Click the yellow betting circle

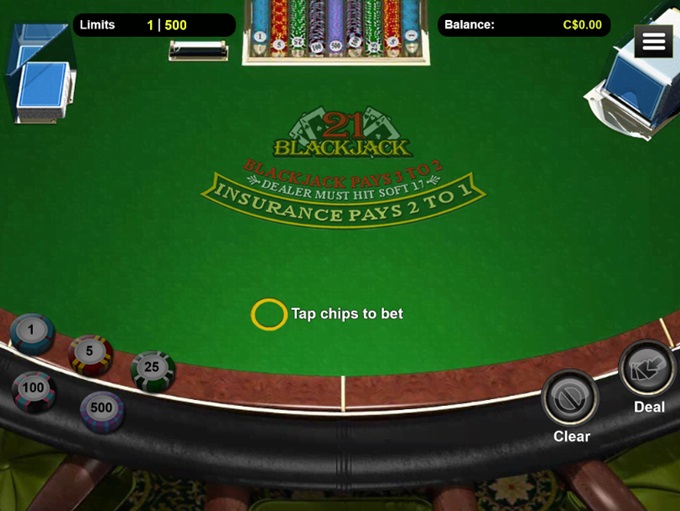coord(269,314)
